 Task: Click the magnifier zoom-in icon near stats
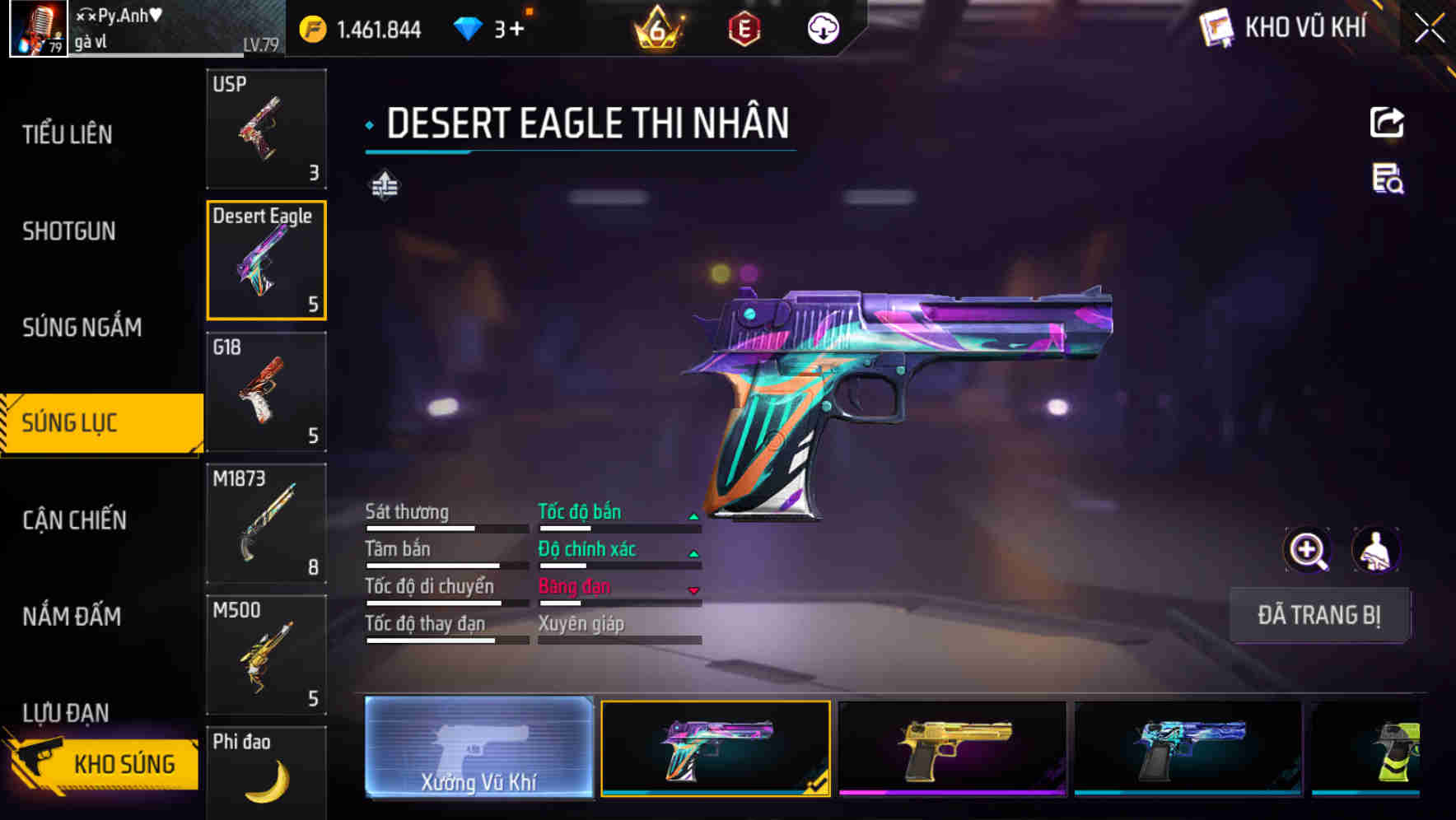1306,550
